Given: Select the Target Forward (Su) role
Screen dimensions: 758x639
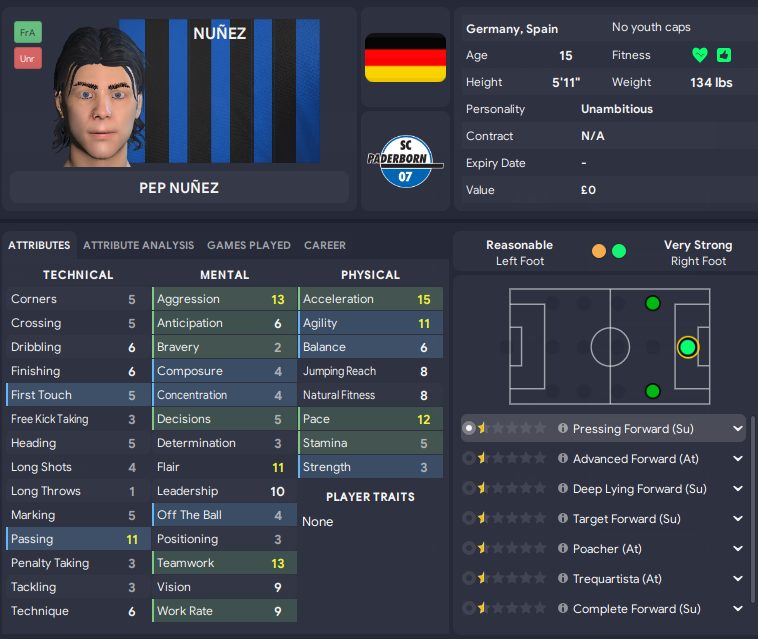Looking at the screenshot, I should [x=626, y=519].
